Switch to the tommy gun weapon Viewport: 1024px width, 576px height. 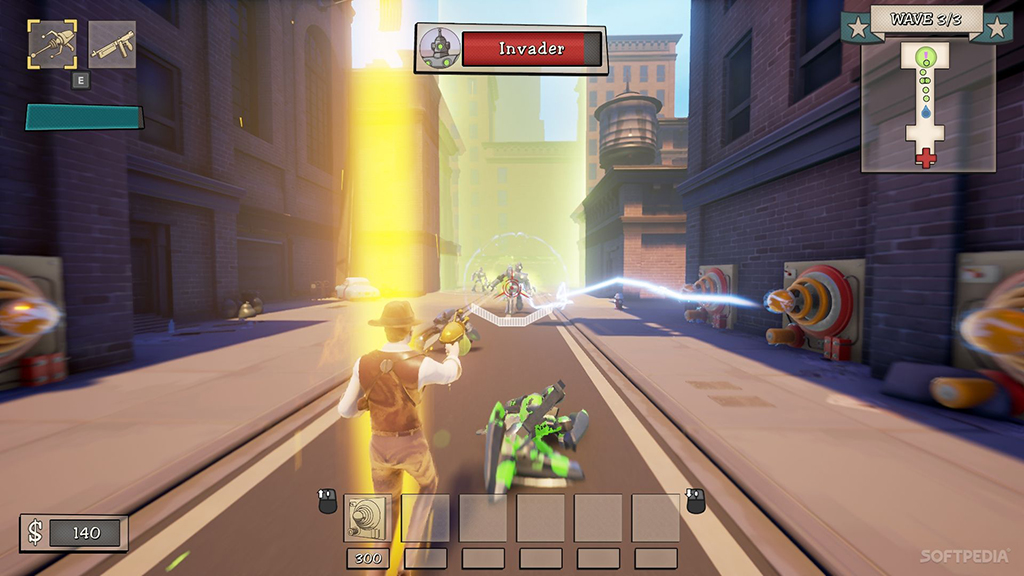[x=112, y=45]
